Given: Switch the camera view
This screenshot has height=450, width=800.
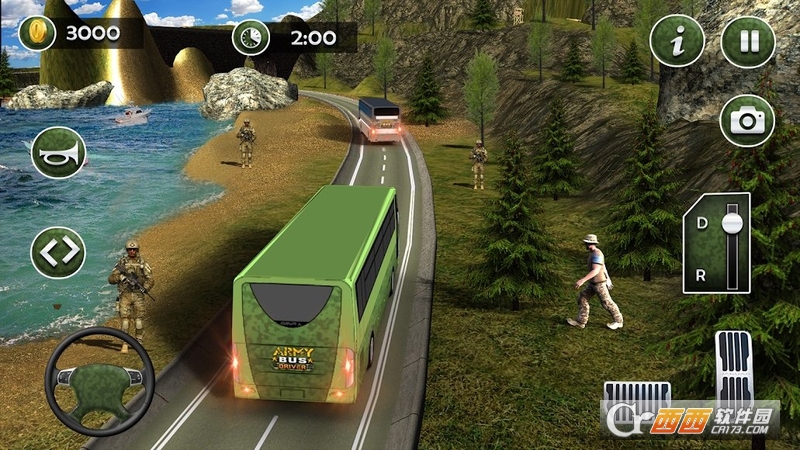Looking at the screenshot, I should coord(747,122).
